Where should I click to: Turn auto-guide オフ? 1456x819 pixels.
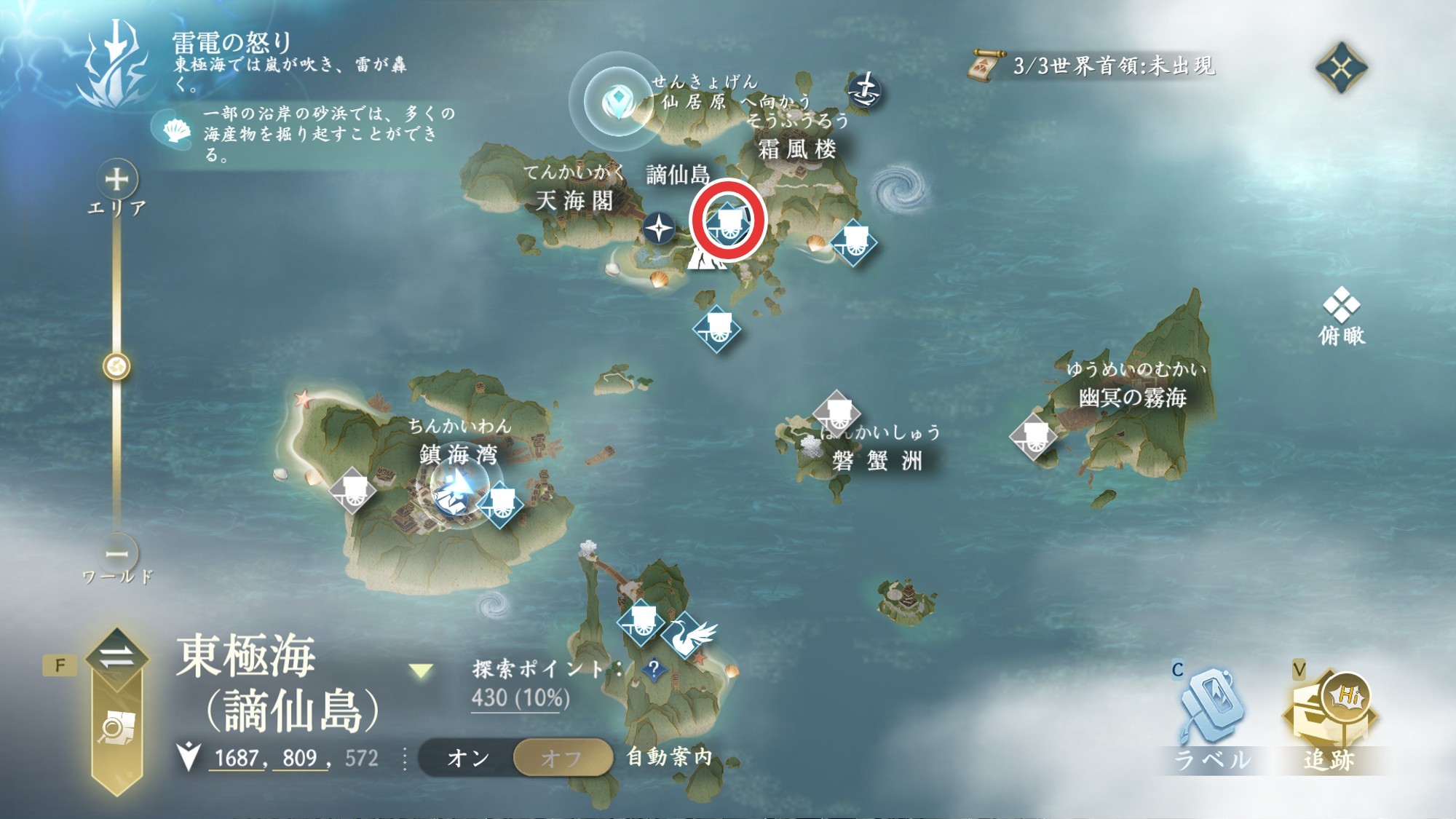coord(562,758)
